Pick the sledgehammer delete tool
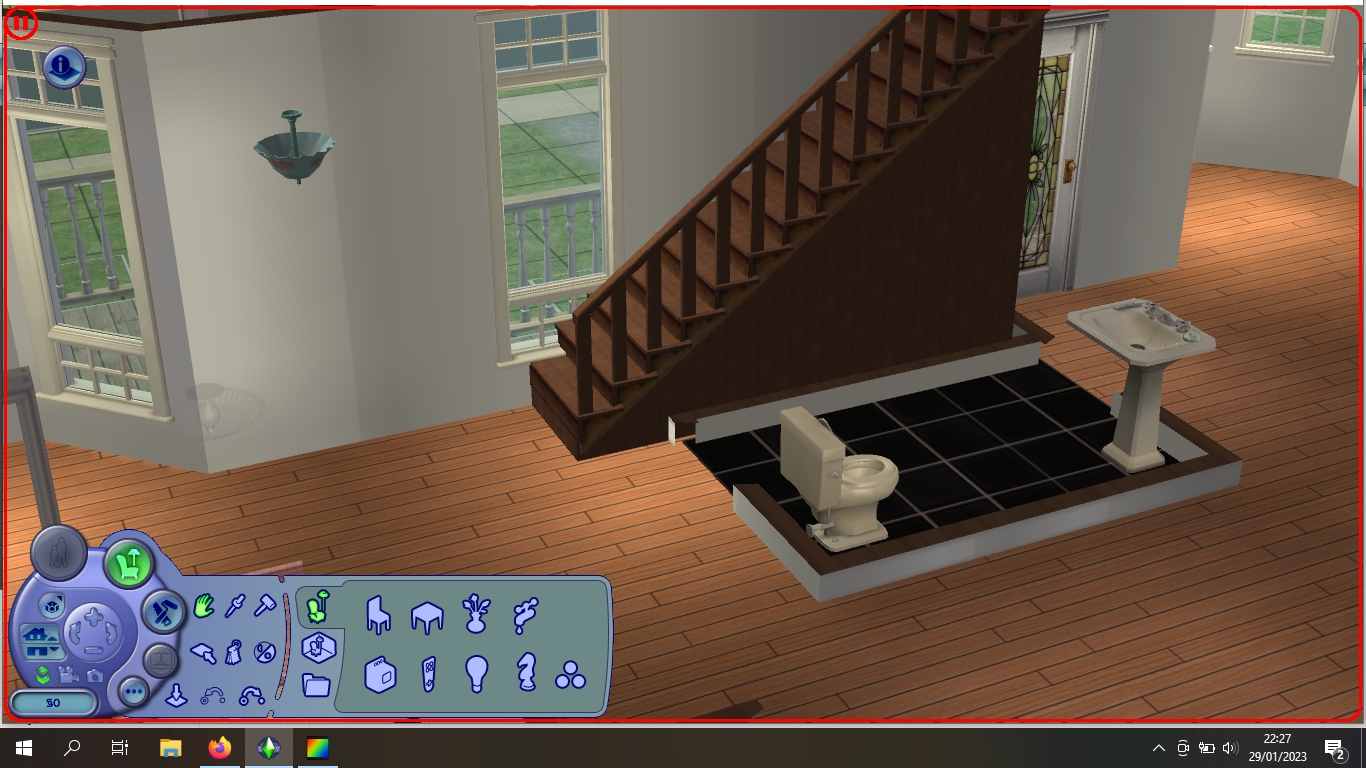The width and height of the screenshot is (1366, 768). point(265,604)
